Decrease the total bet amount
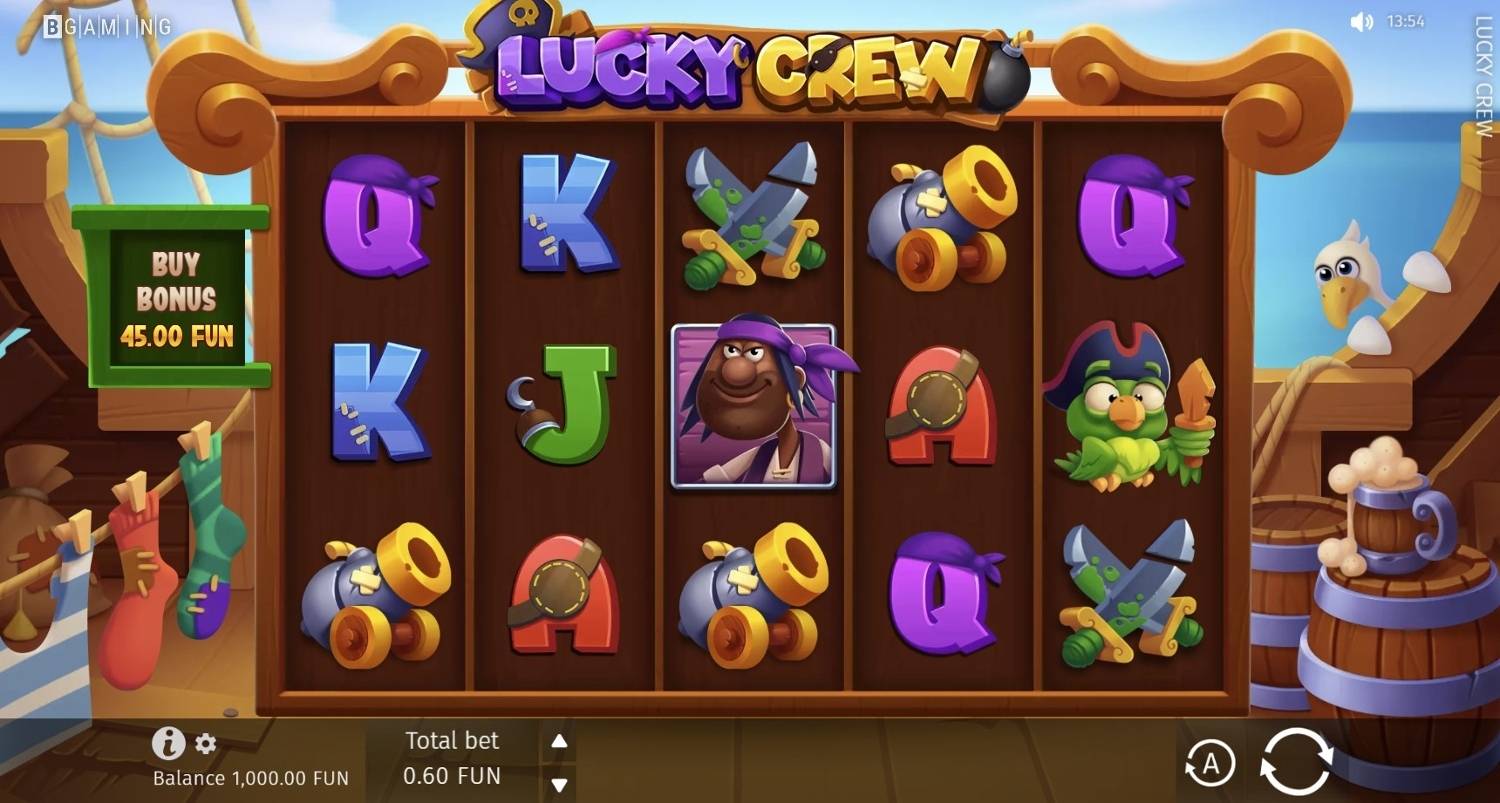 click(x=558, y=783)
